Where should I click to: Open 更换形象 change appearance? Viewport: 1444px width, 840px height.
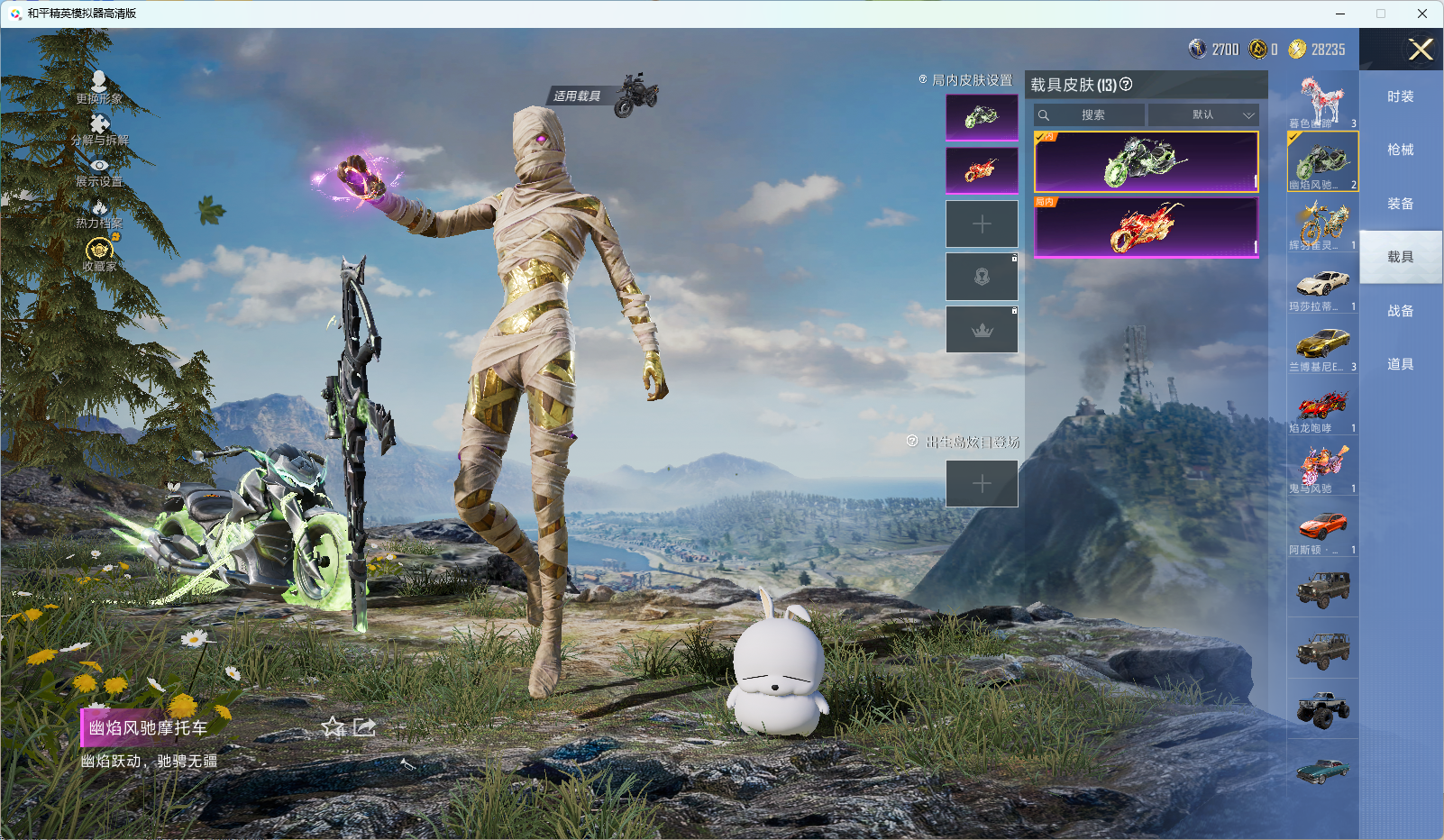[99, 87]
